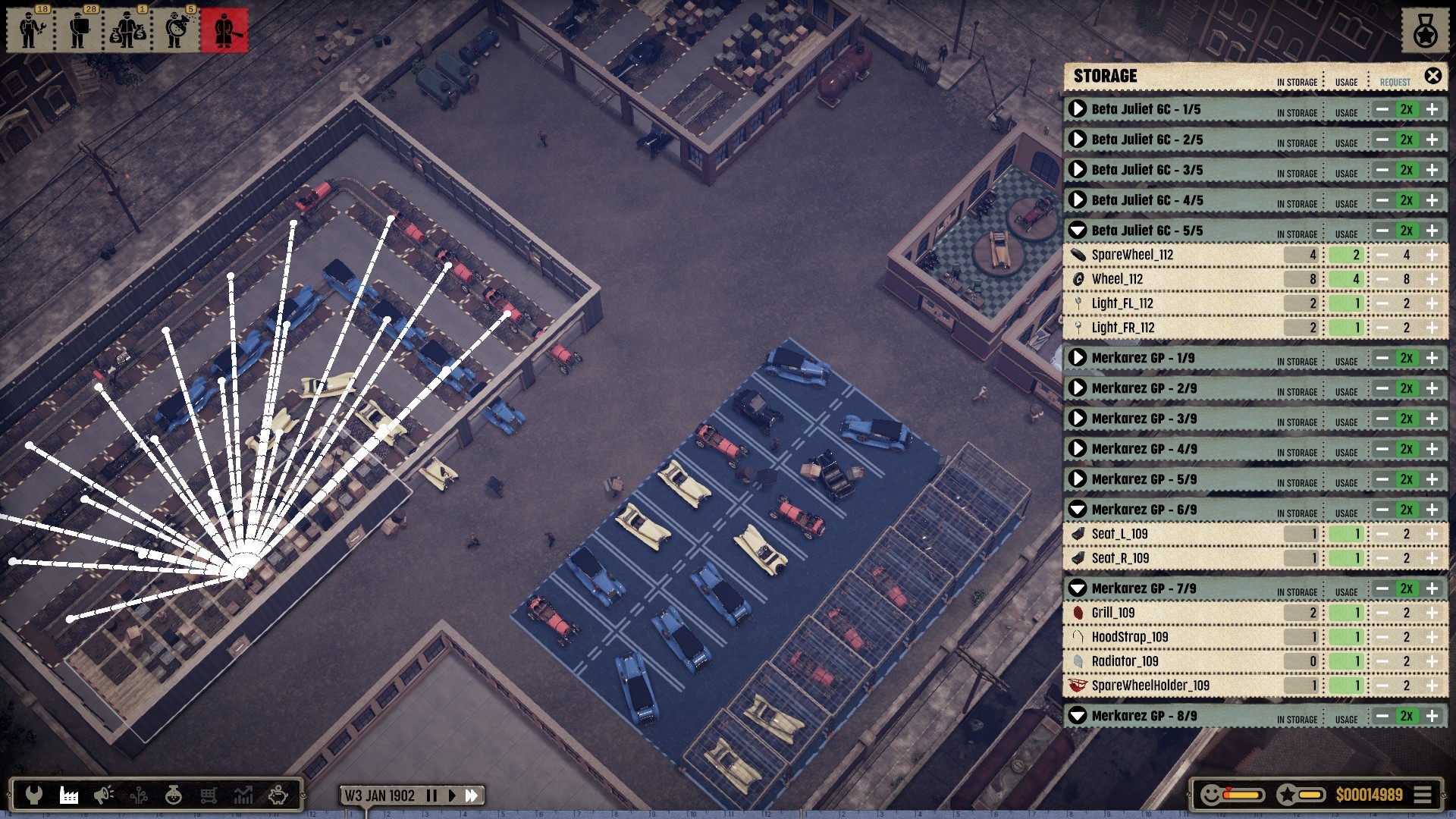Set the game to fast-forward speed

click(472, 795)
